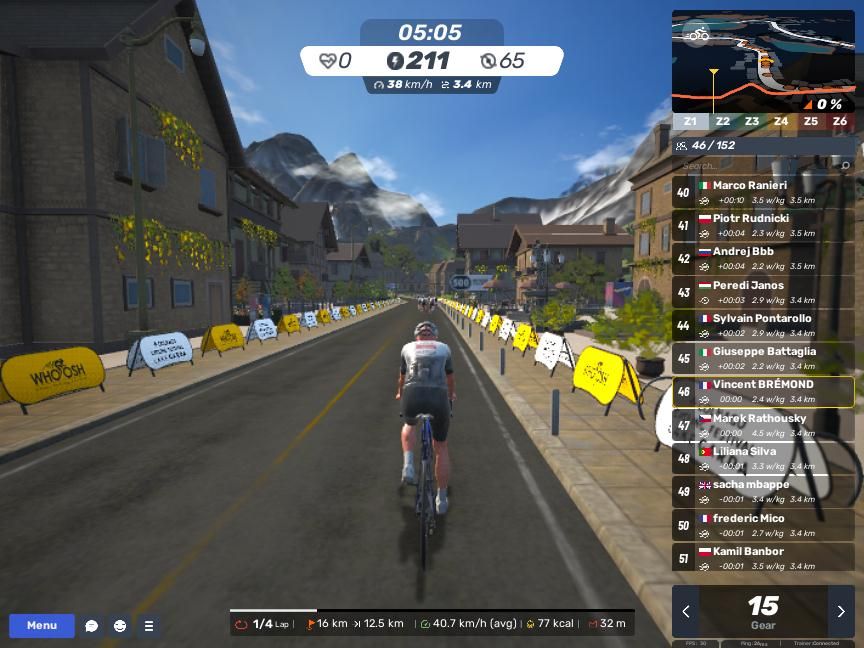The image size is (864, 648).
Task: Open the blue Menu button
Action: coord(42,626)
